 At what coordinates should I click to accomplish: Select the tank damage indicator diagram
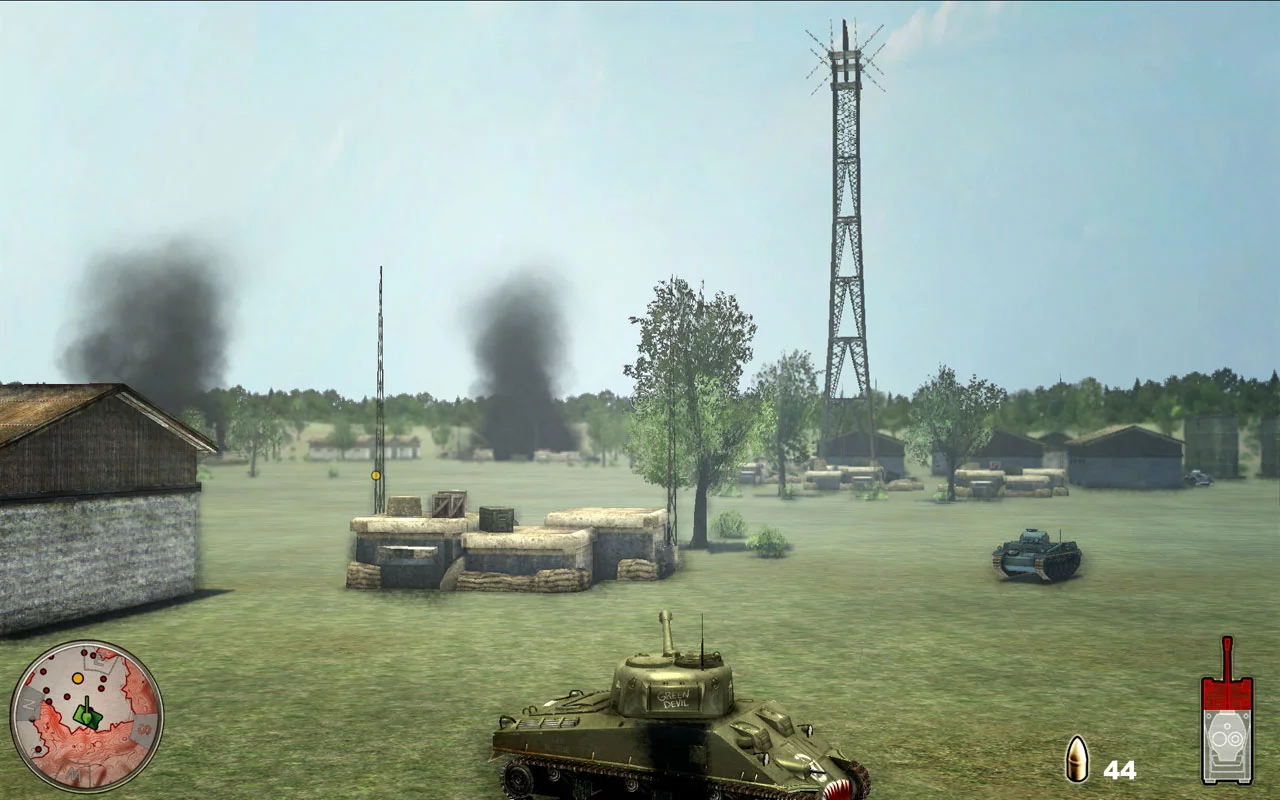click(x=1228, y=720)
